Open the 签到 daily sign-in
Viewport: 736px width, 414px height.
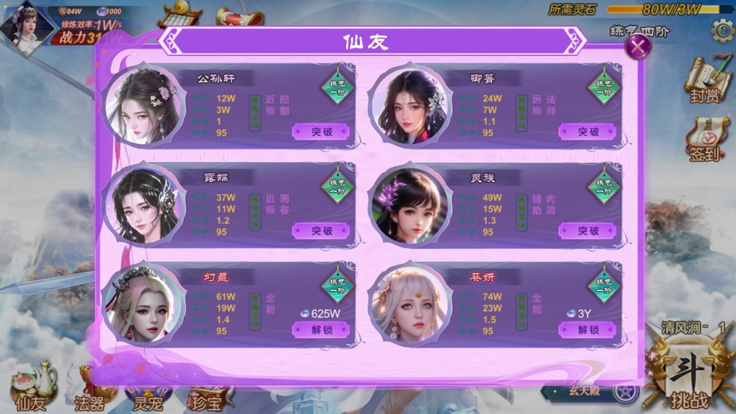(704, 140)
